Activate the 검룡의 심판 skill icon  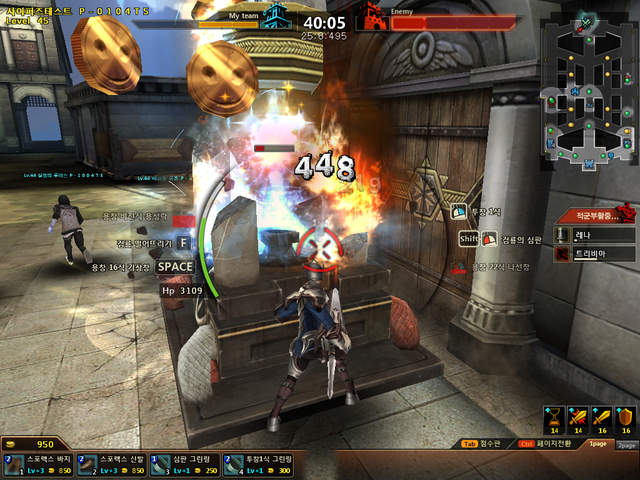pyautogui.click(x=490, y=239)
